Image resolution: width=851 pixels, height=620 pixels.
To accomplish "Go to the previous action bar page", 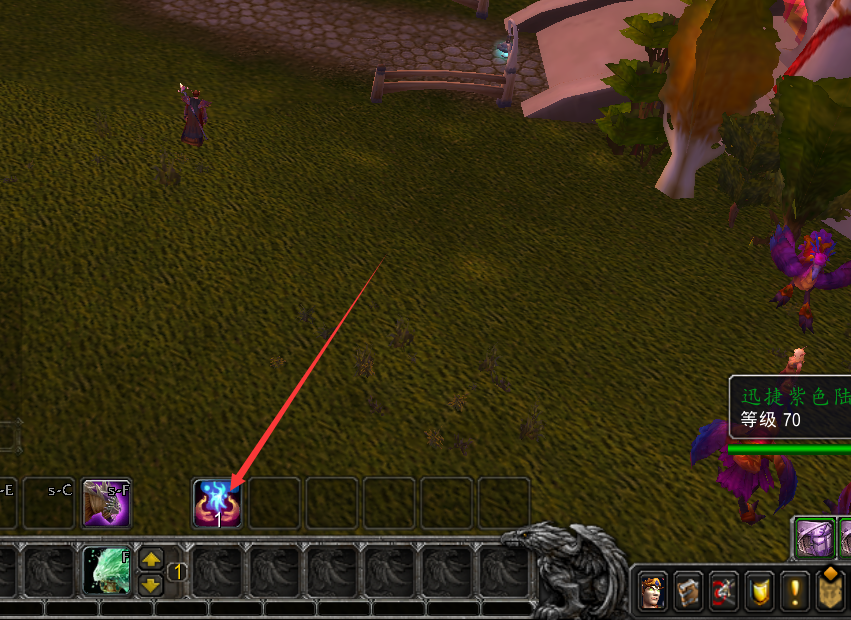I will coord(151,560).
